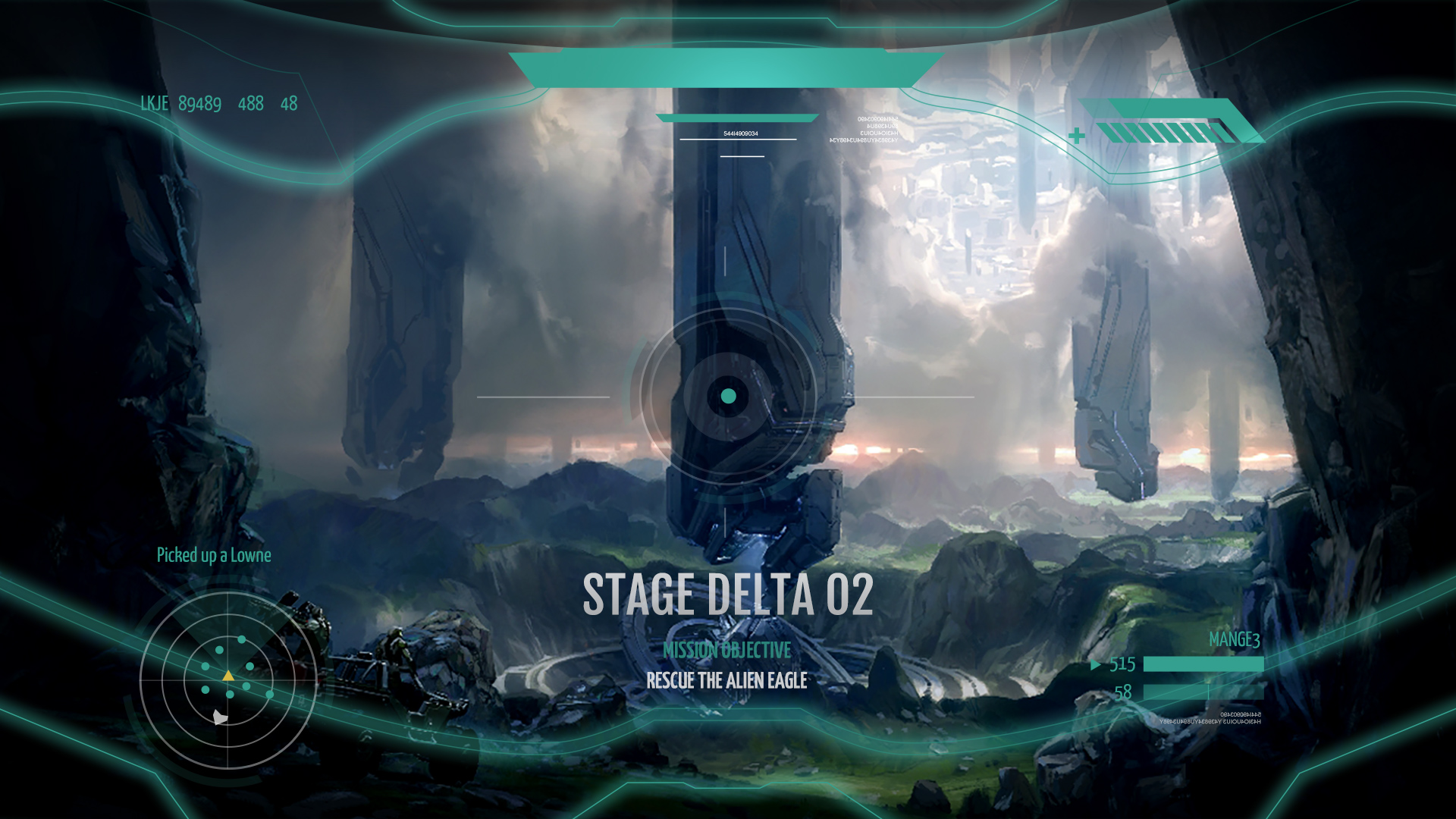1456x819 pixels.
Task: Select the yellow triangle marker on radar
Action: tap(228, 675)
